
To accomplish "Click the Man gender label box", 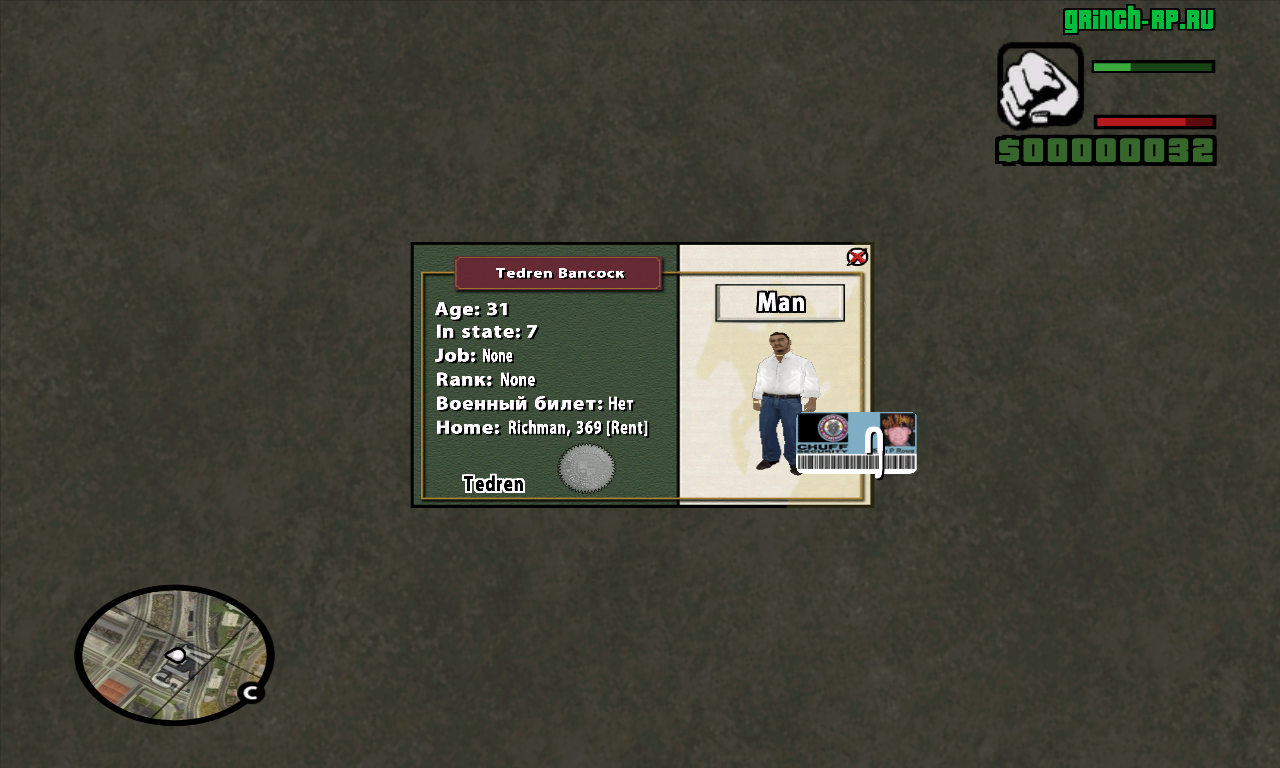I will click(780, 302).
